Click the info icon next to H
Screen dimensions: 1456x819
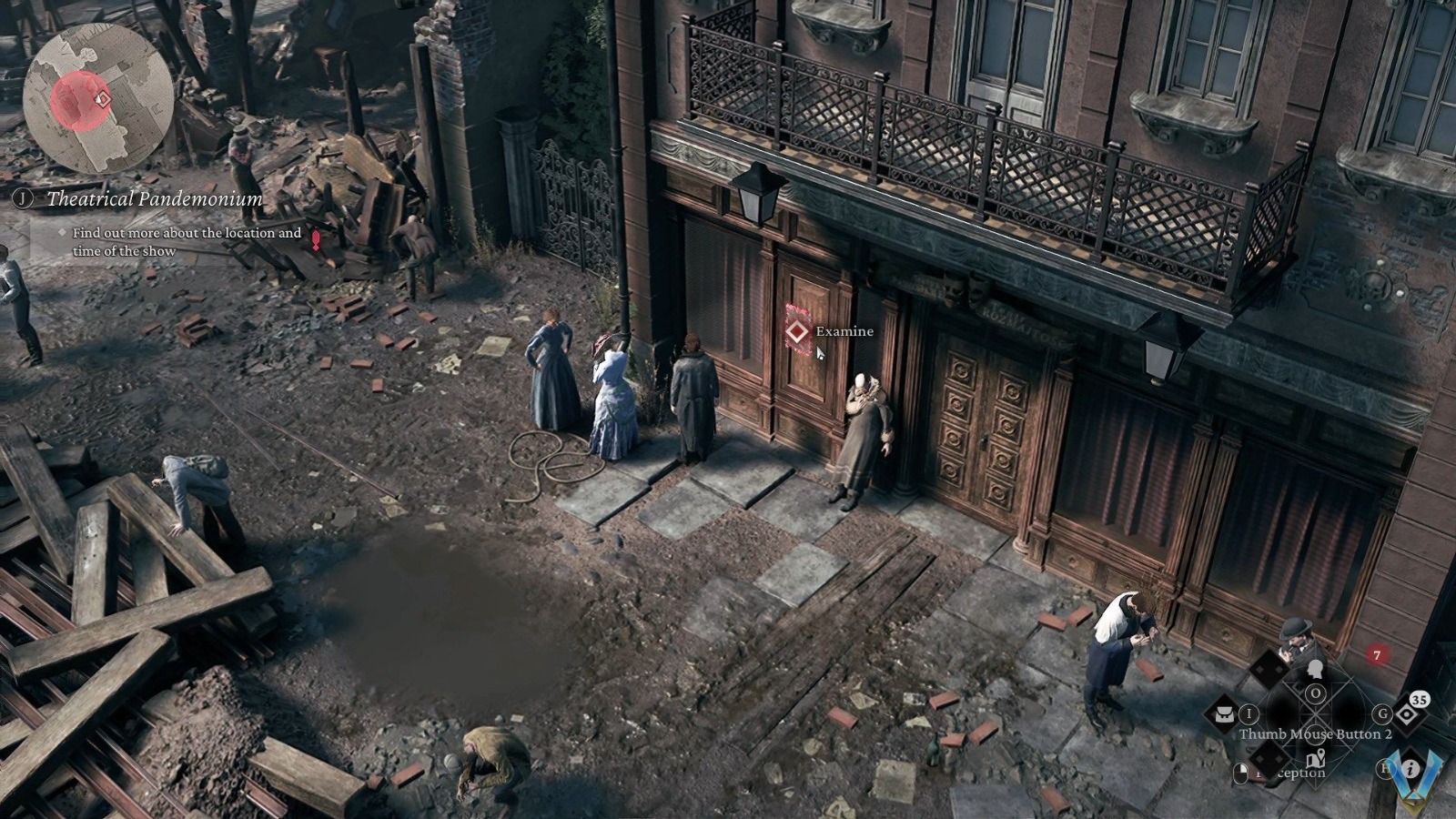(x=1410, y=769)
